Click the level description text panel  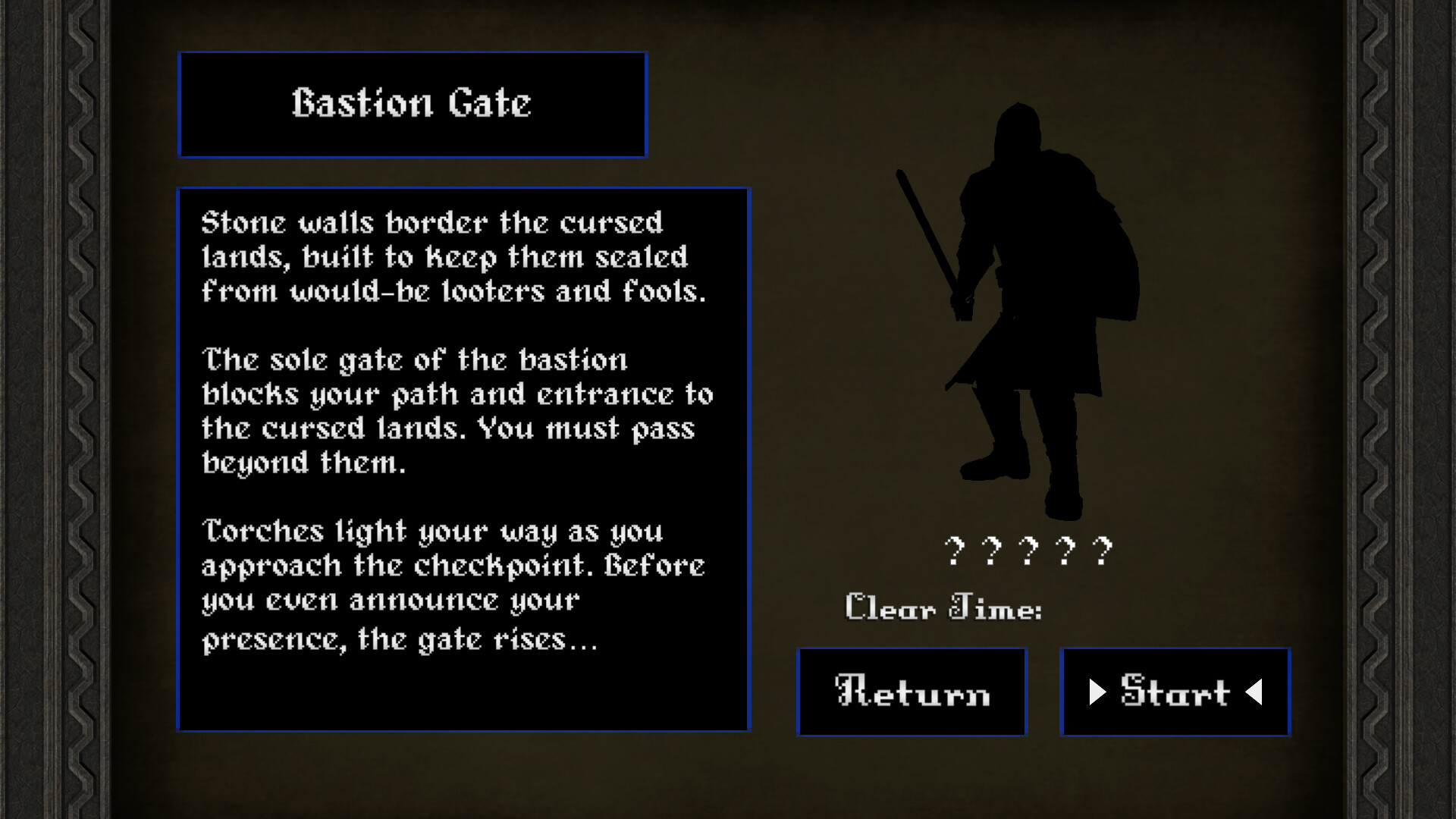[x=463, y=459]
